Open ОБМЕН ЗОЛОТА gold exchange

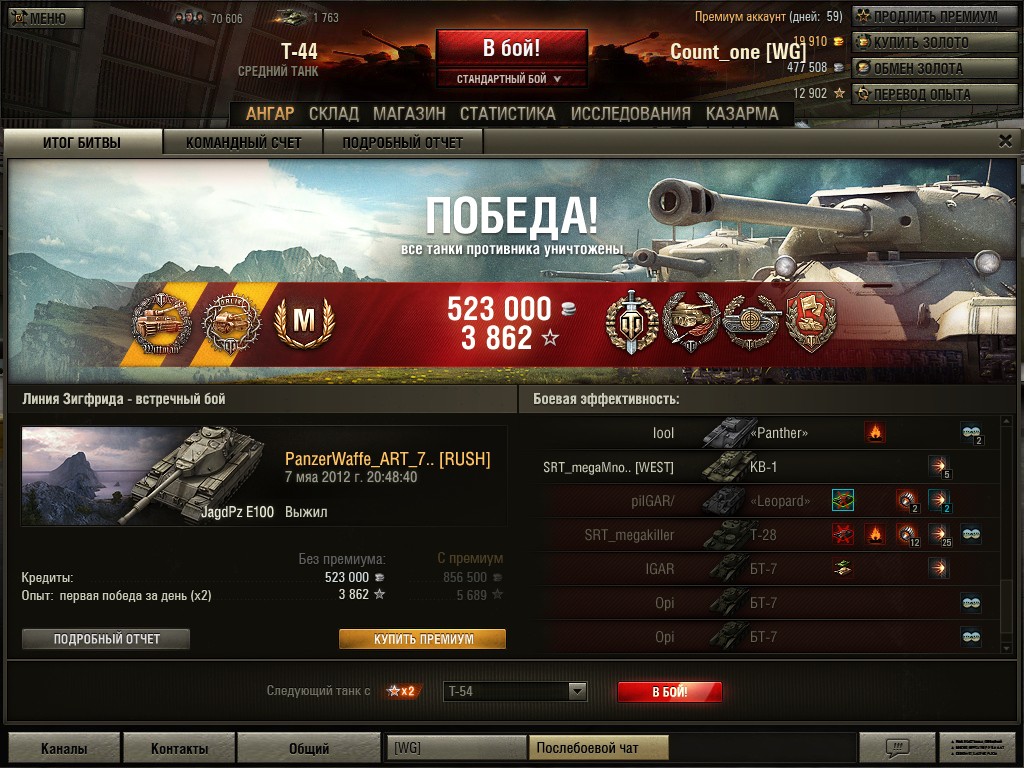(x=926, y=68)
